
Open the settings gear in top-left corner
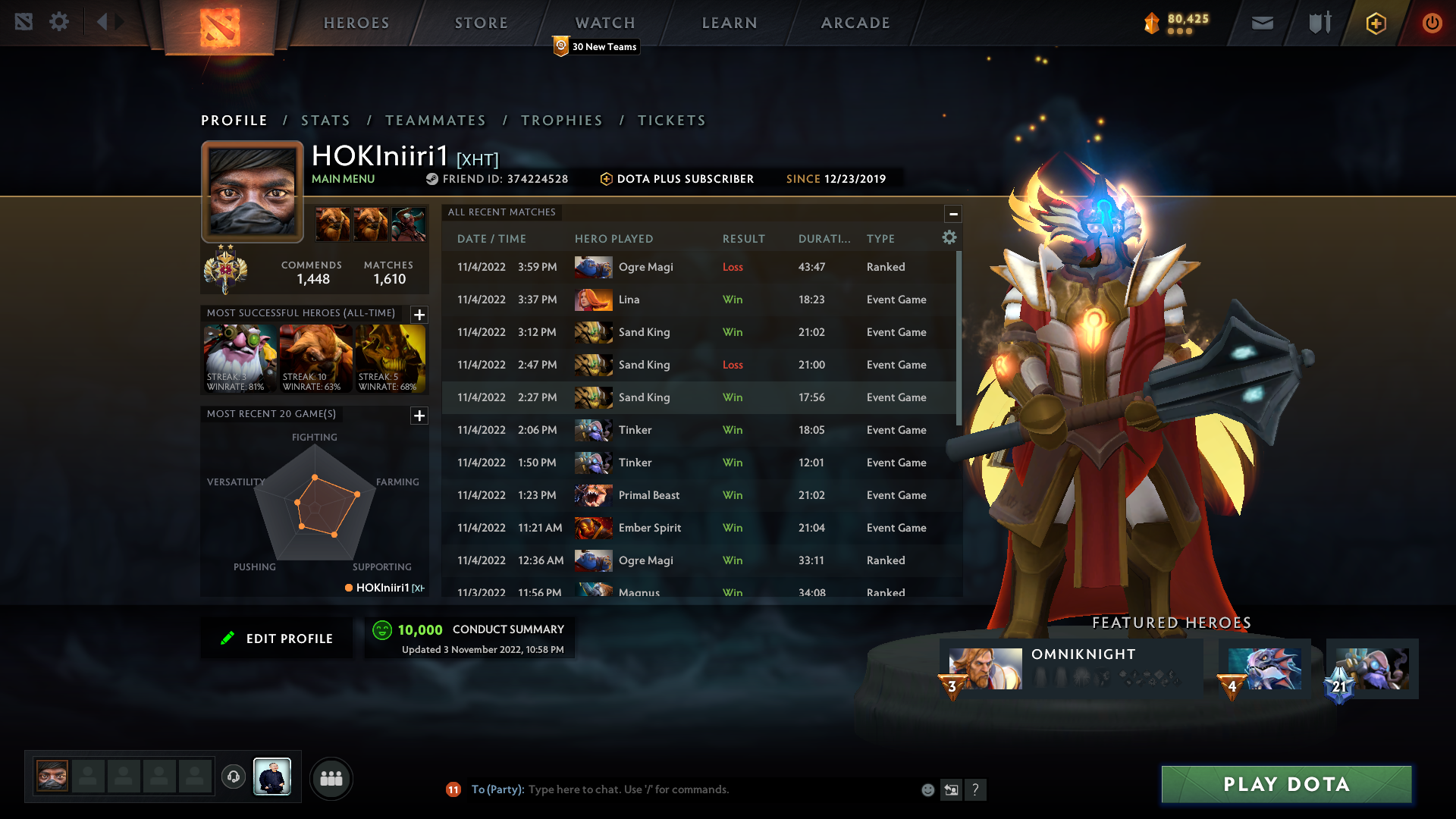click(x=59, y=22)
